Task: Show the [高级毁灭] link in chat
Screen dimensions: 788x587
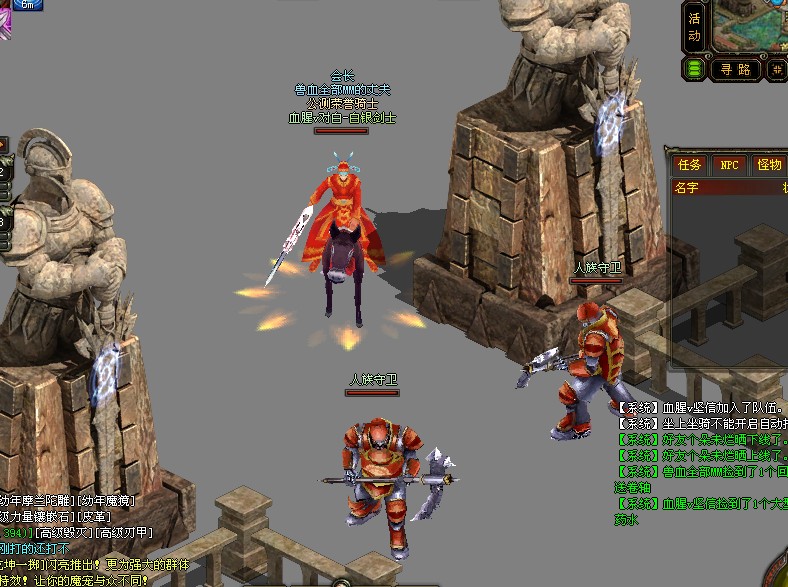Action: point(64,534)
